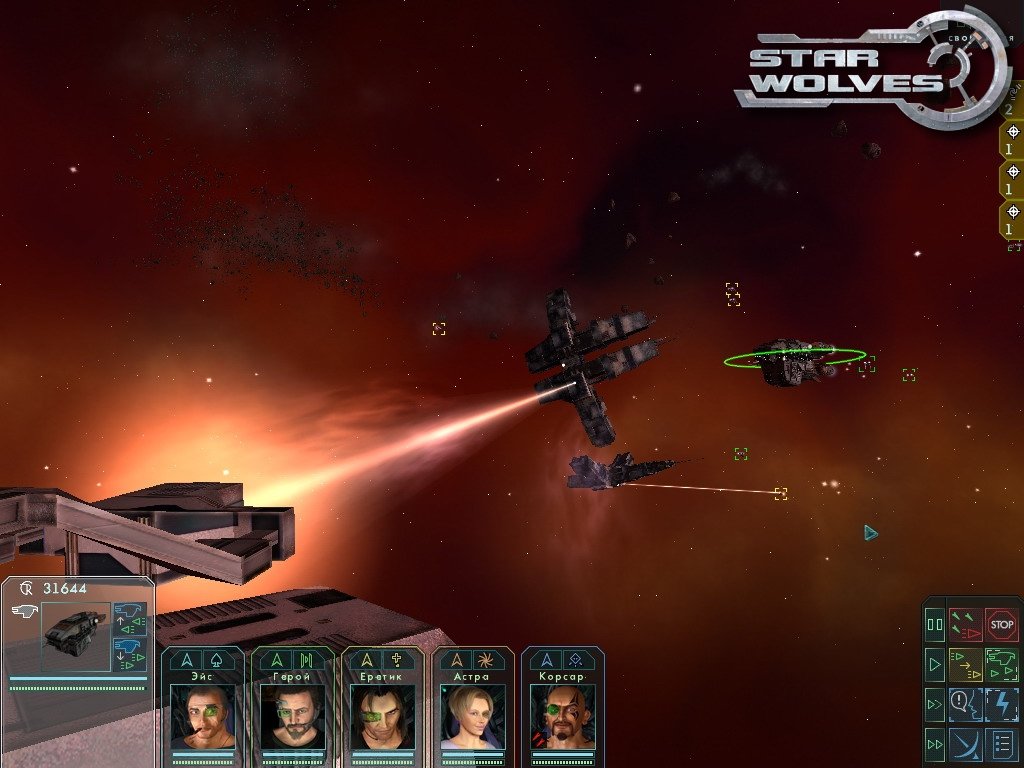Pick the Астра pilot portrait

pyautogui.click(x=473, y=716)
